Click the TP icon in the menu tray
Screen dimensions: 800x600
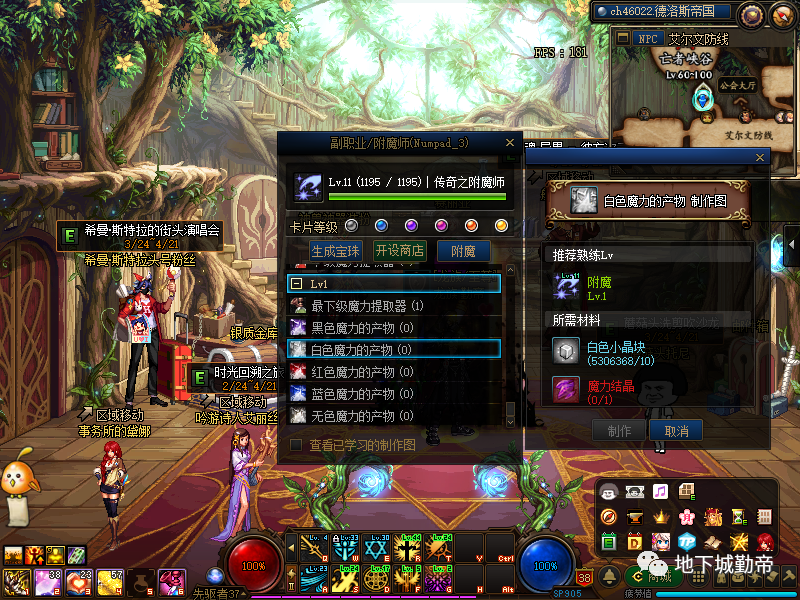pyautogui.click(x=686, y=541)
